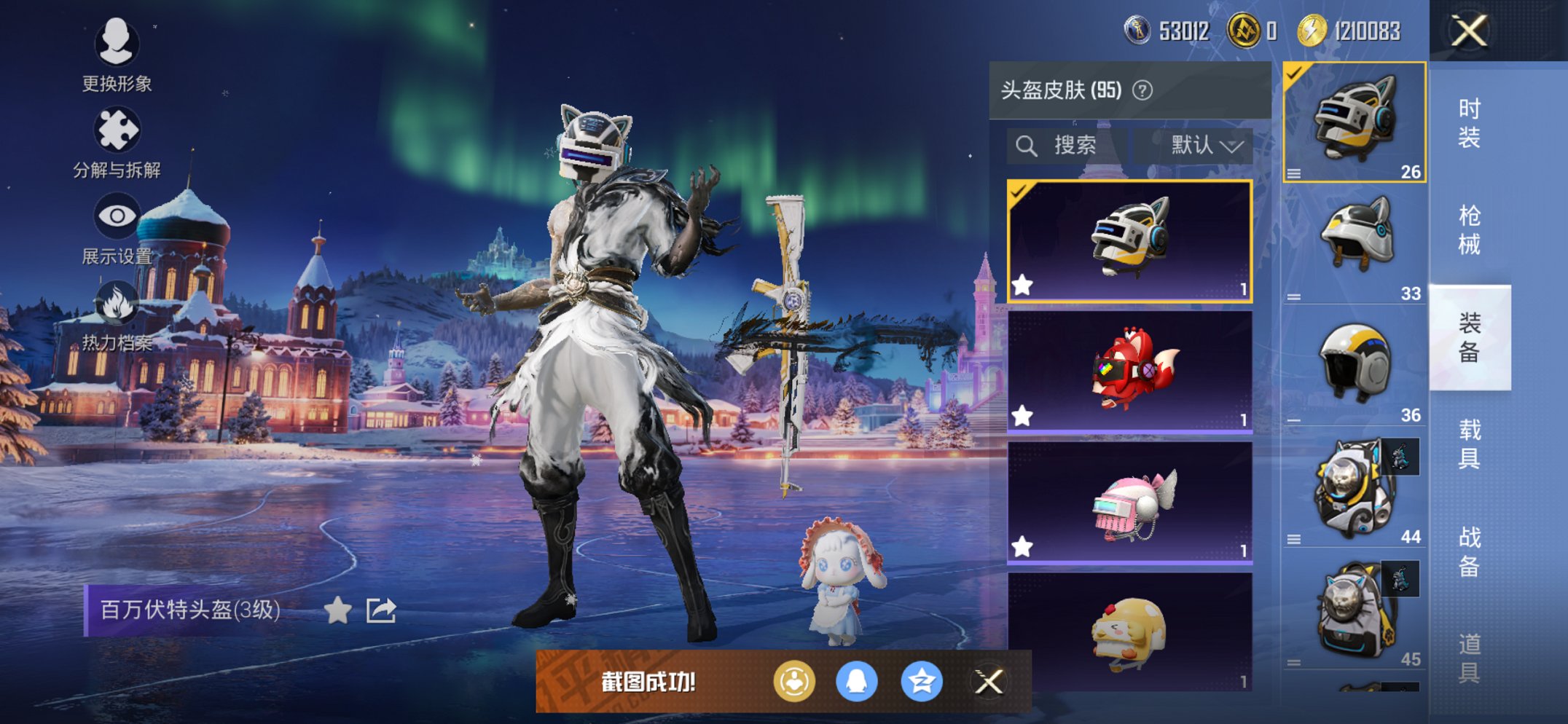Favorite 百万伏特头盔 using the star button

pos(337,612)
